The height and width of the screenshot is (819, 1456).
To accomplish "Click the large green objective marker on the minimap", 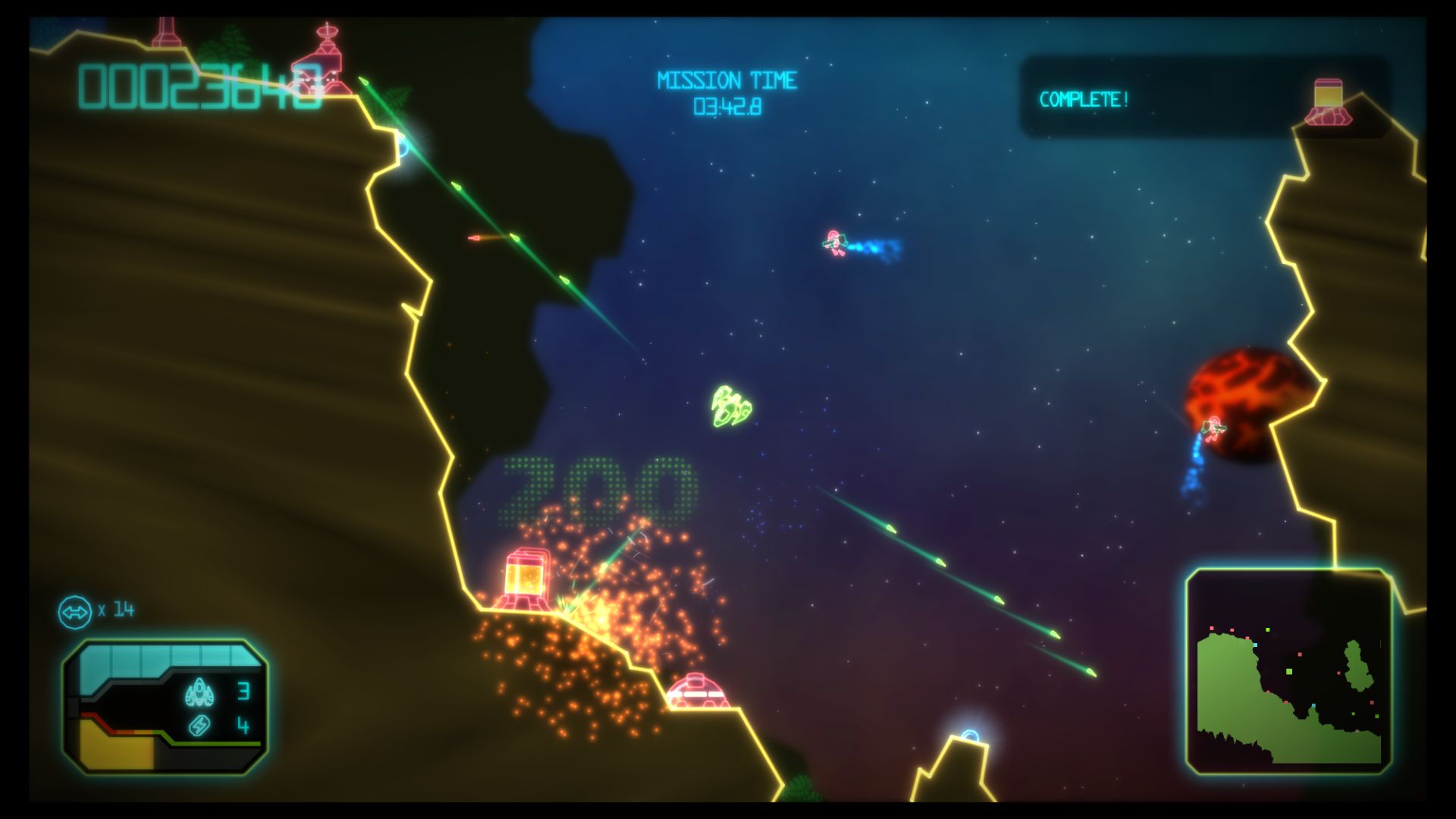I will [1289, 671].
